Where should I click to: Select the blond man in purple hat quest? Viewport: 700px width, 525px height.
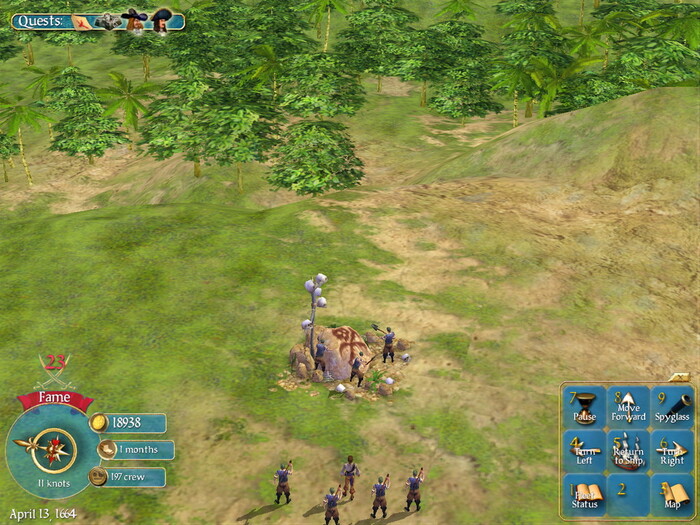[135, 19]
